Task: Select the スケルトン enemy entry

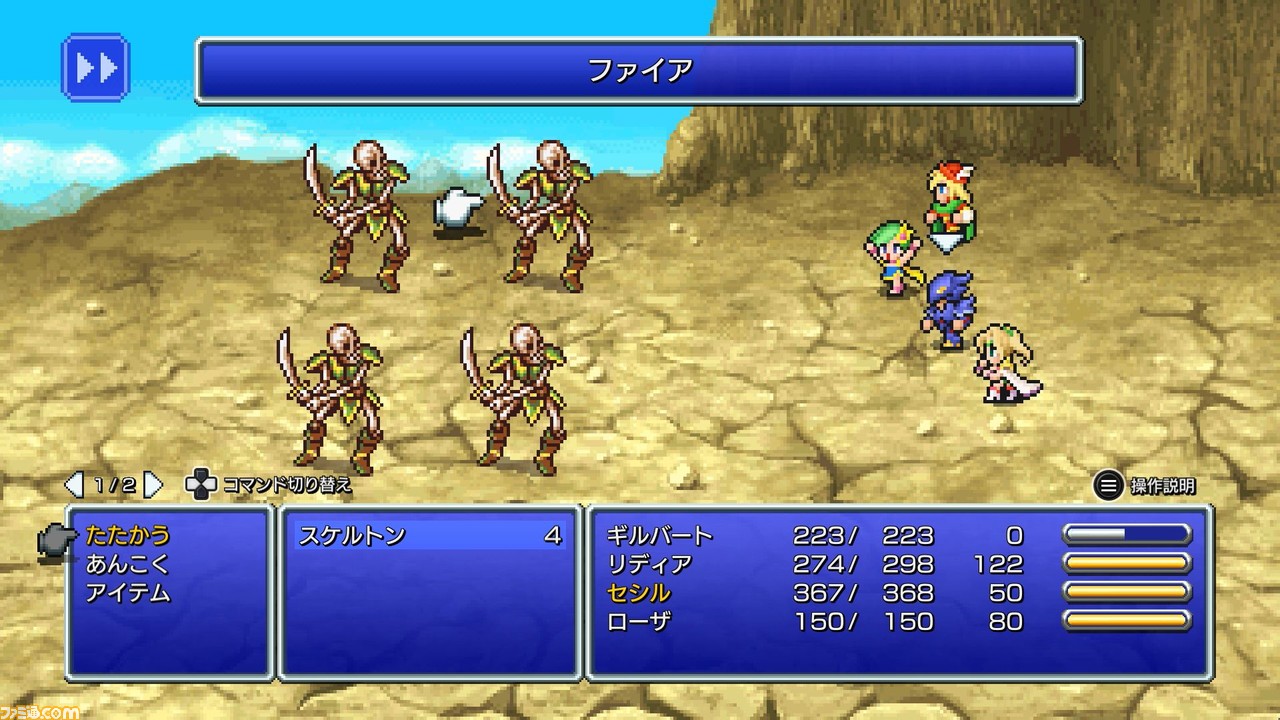Action: pyautogui.click(x=430, y=535)
